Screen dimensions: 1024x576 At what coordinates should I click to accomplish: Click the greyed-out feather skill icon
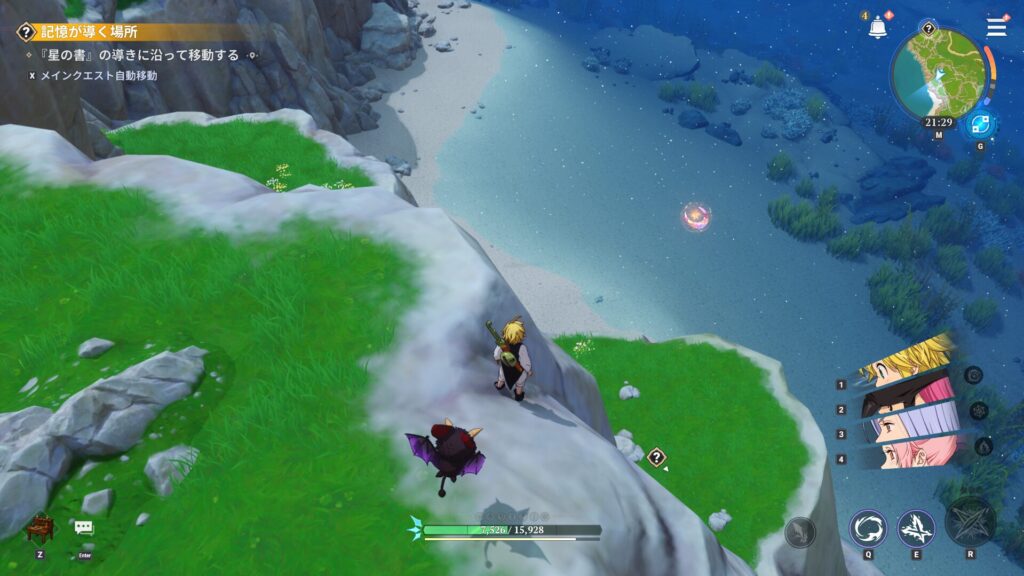[801, 534]
